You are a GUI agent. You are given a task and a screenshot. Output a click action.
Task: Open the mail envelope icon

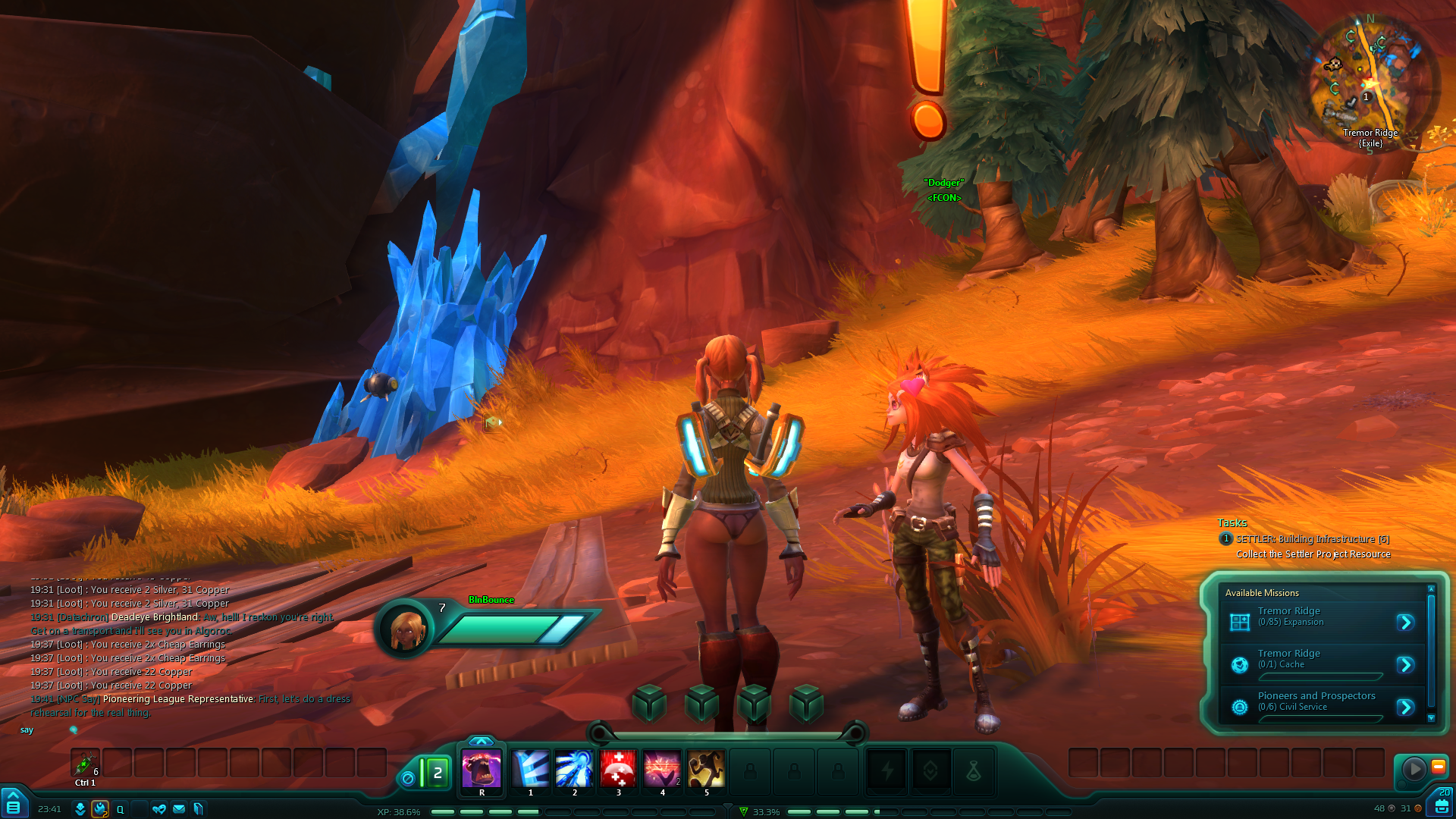click(x=179, y=809)
